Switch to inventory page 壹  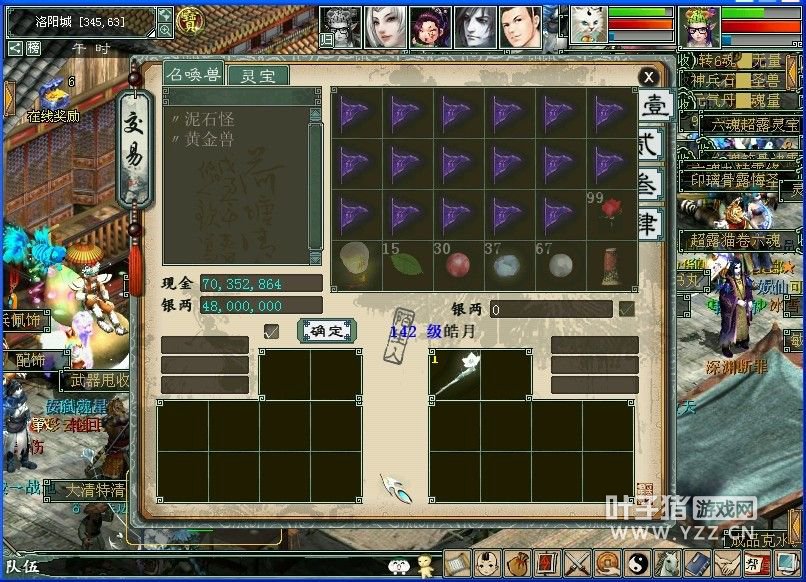653,106
